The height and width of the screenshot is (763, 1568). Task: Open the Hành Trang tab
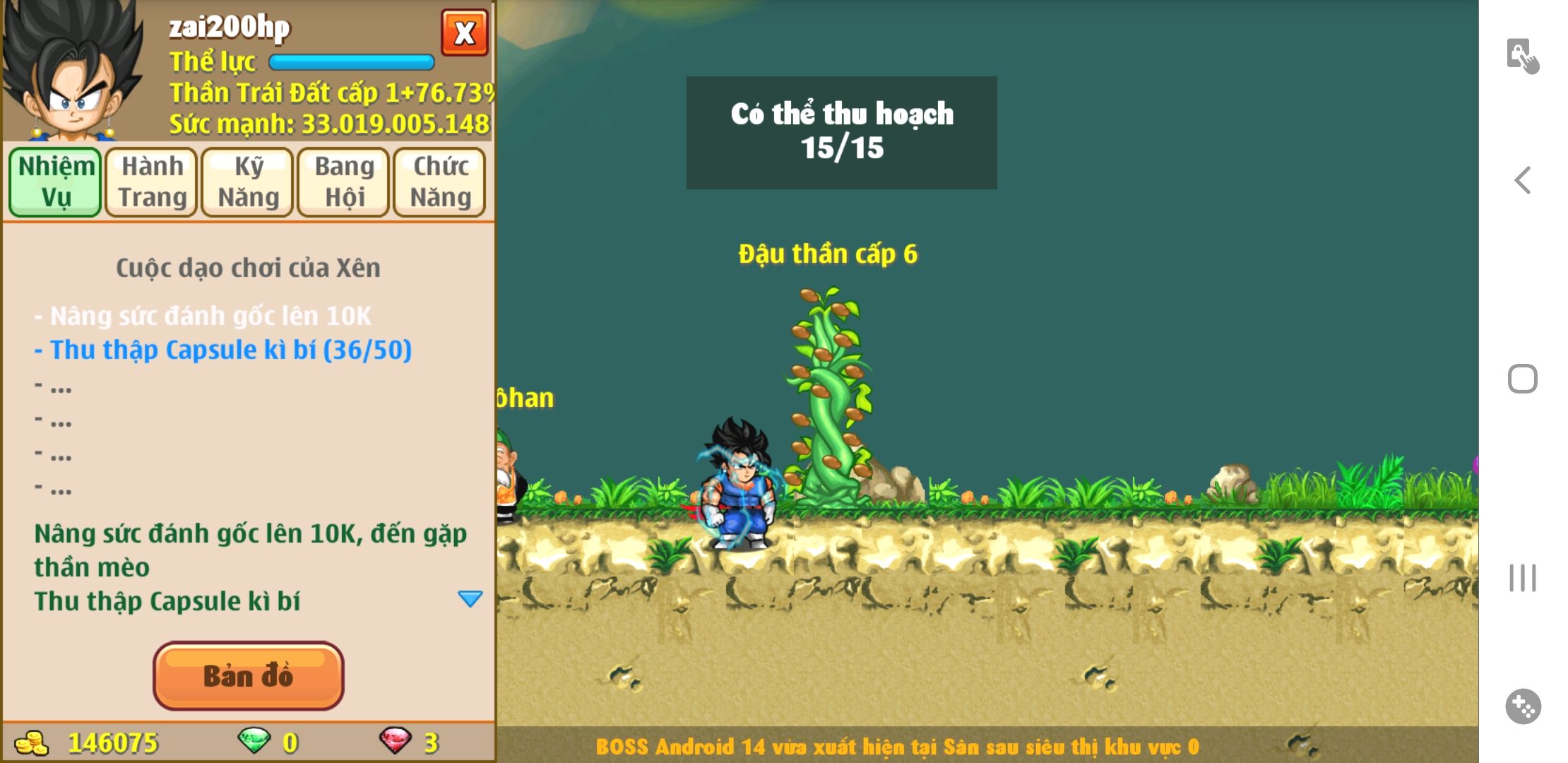(152, 182)
